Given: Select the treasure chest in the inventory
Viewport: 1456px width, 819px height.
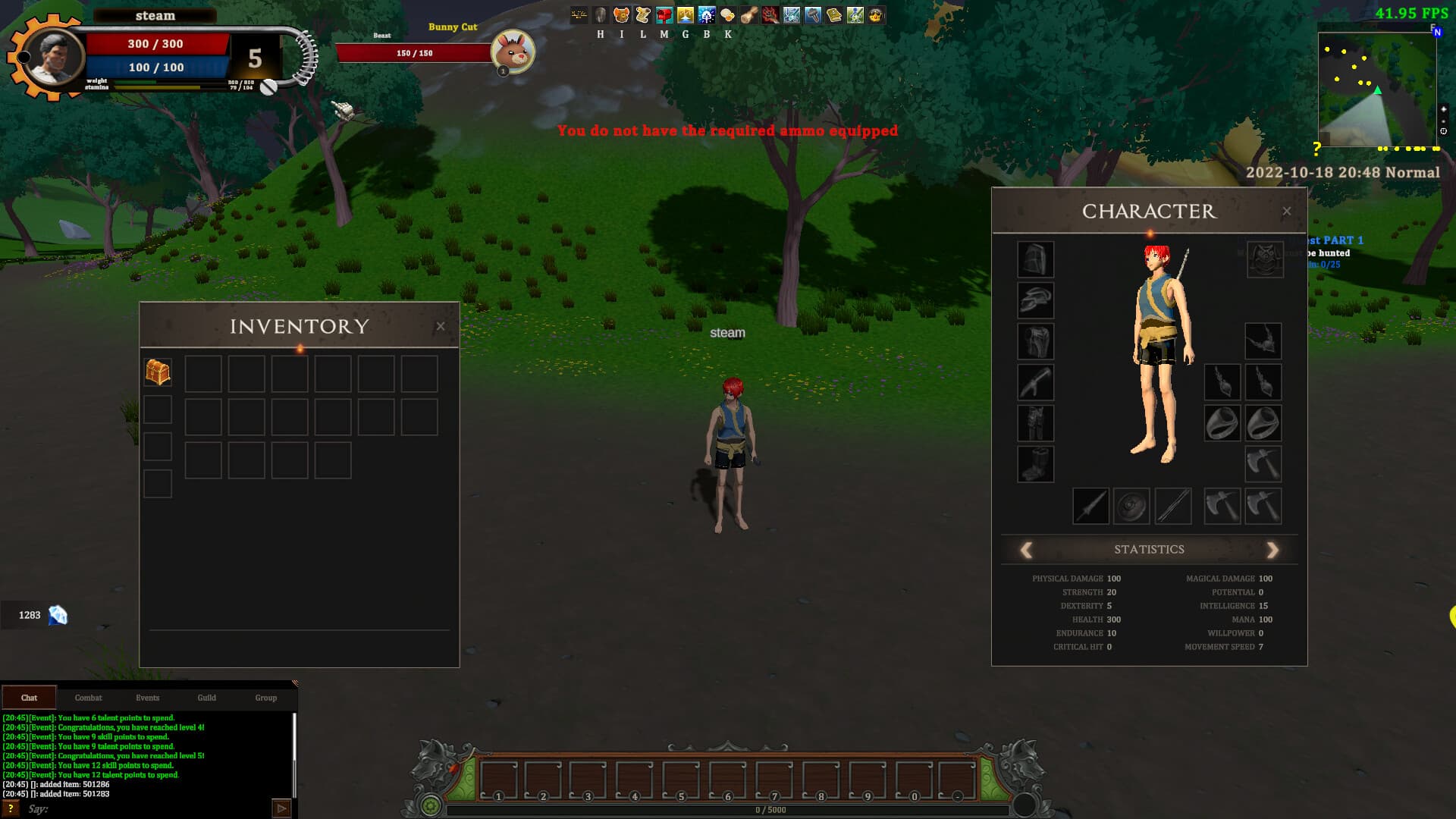Looking at the screenshot, I should [158, 373].
